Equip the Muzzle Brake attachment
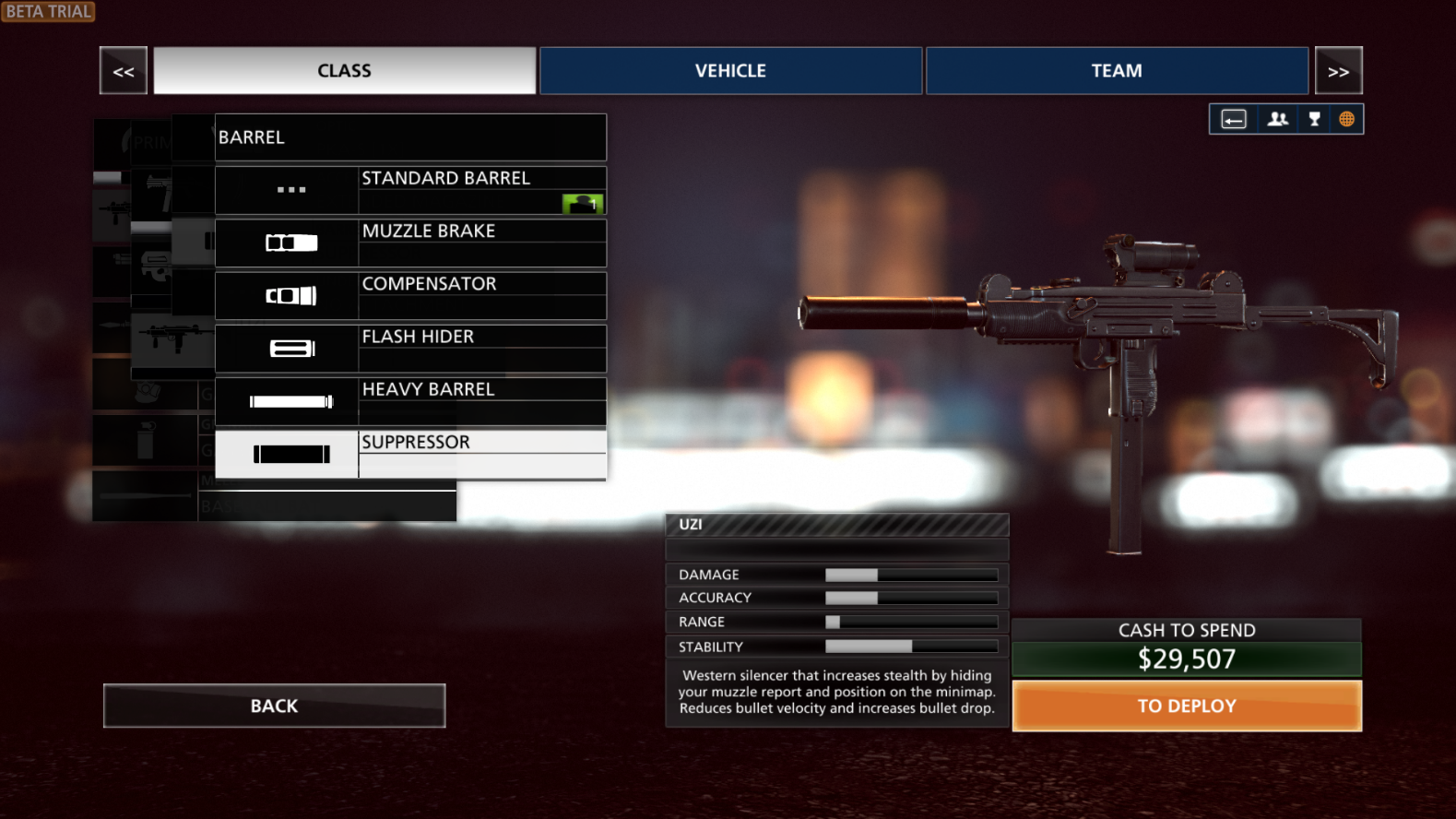 (410, 243)
